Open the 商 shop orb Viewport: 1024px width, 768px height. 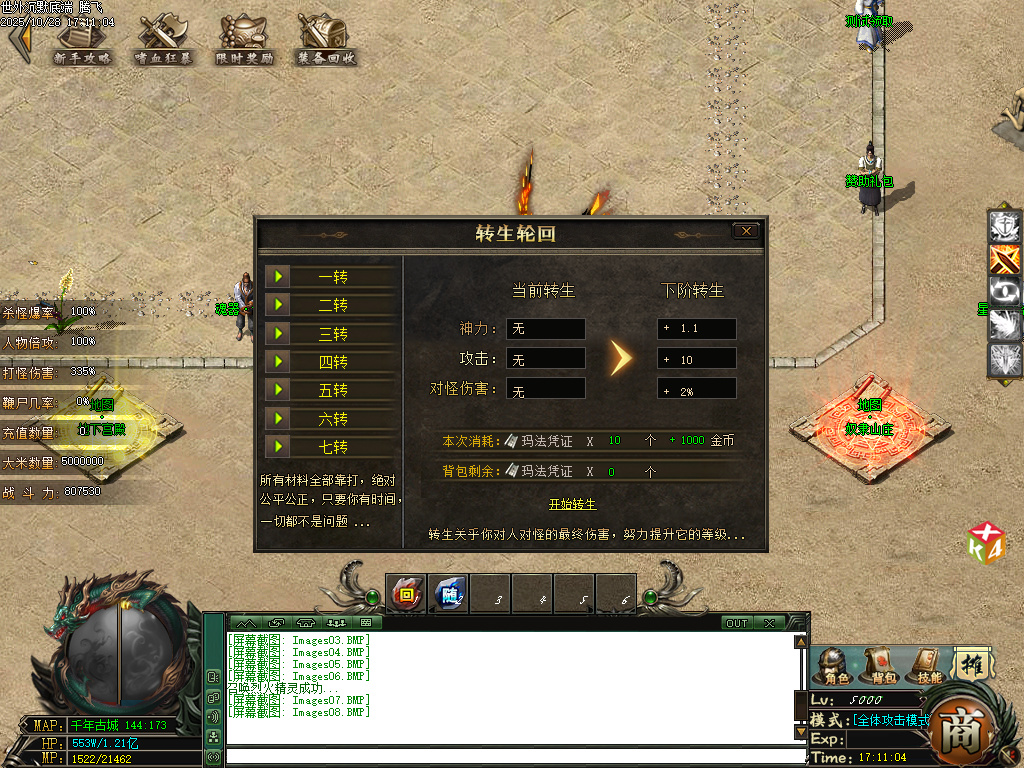(x=963, y=728)
